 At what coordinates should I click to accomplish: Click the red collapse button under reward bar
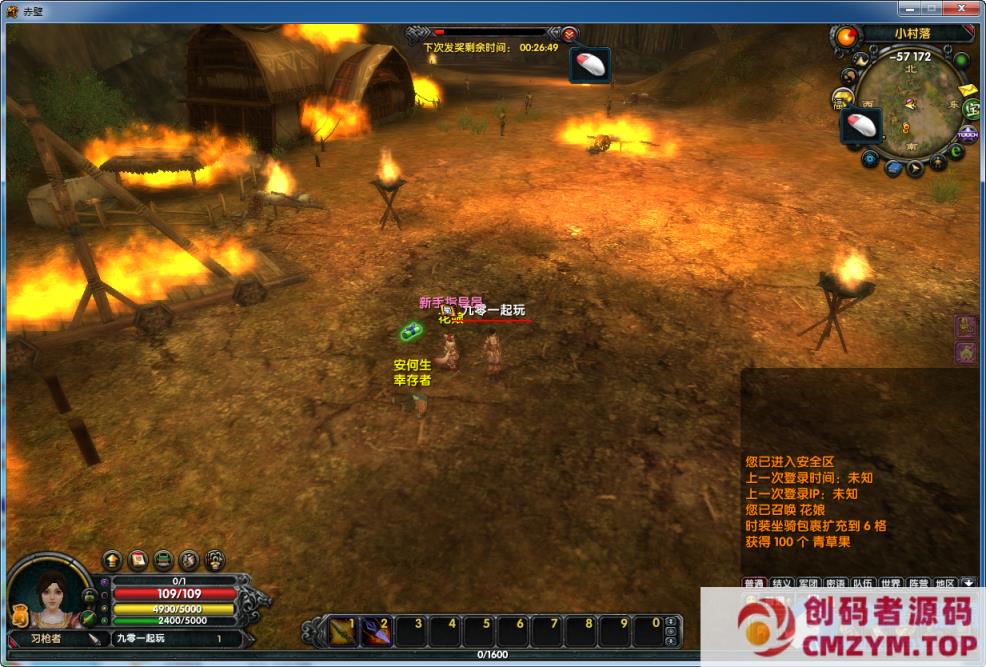569,33
